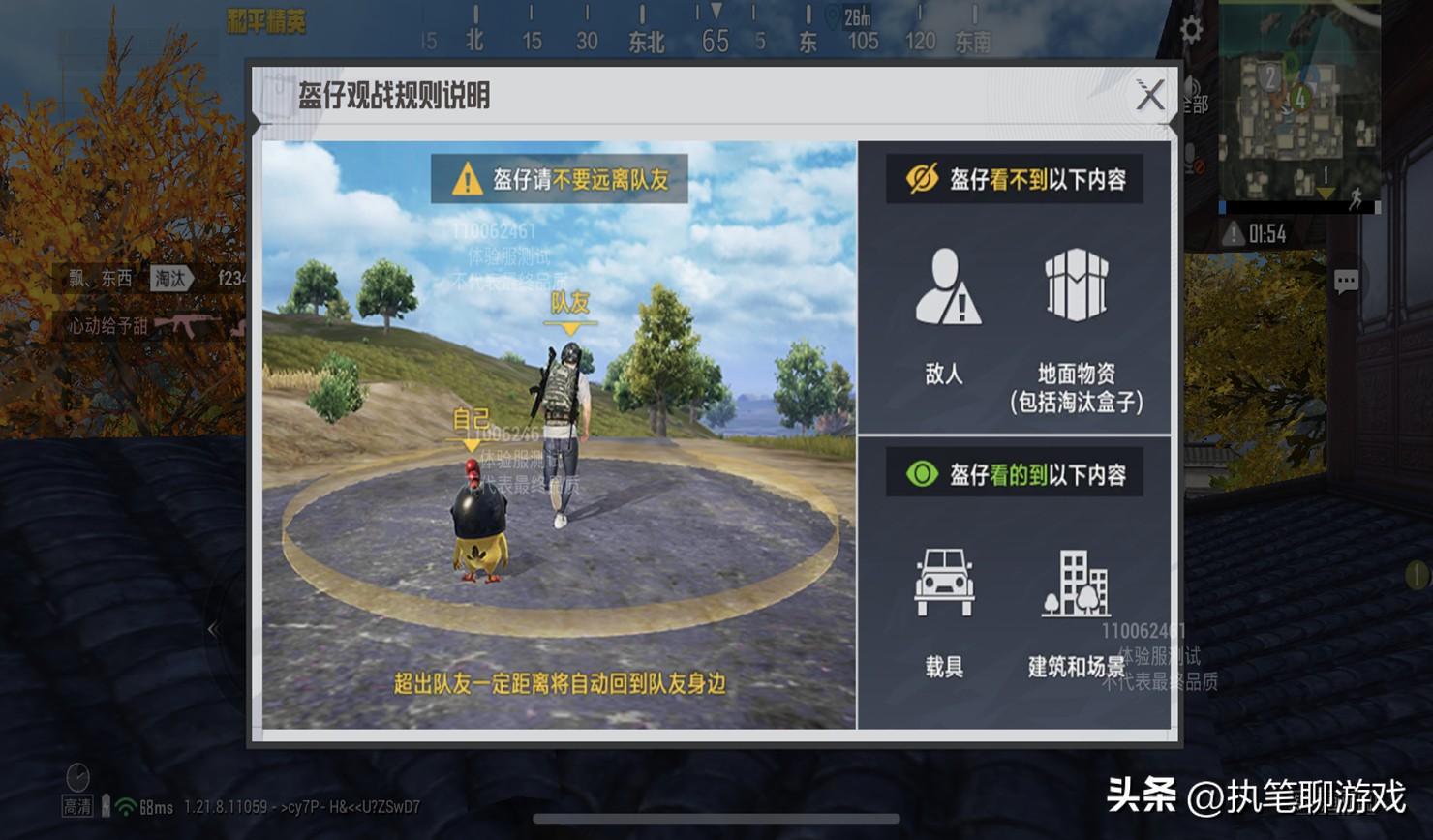
Task: Select the 淘汰 elimination feed entry
Action: (x=169, y=279)
